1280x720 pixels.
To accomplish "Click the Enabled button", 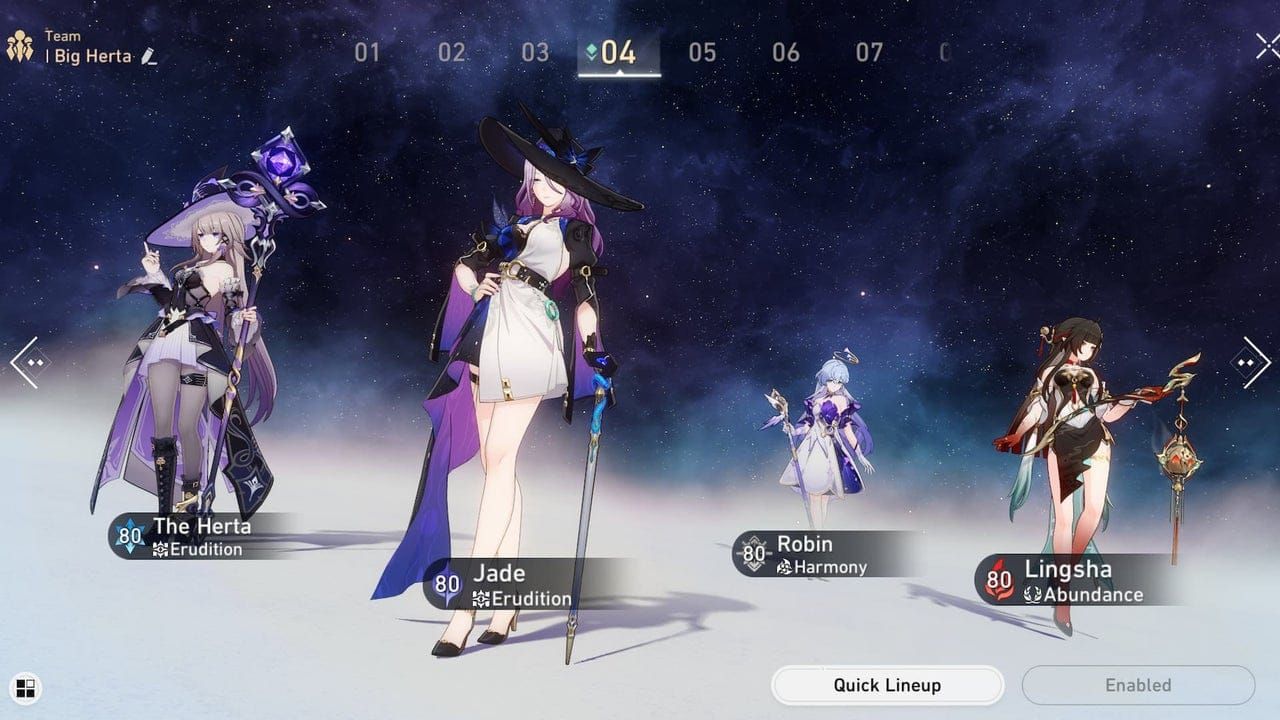I will (1137, 685).
